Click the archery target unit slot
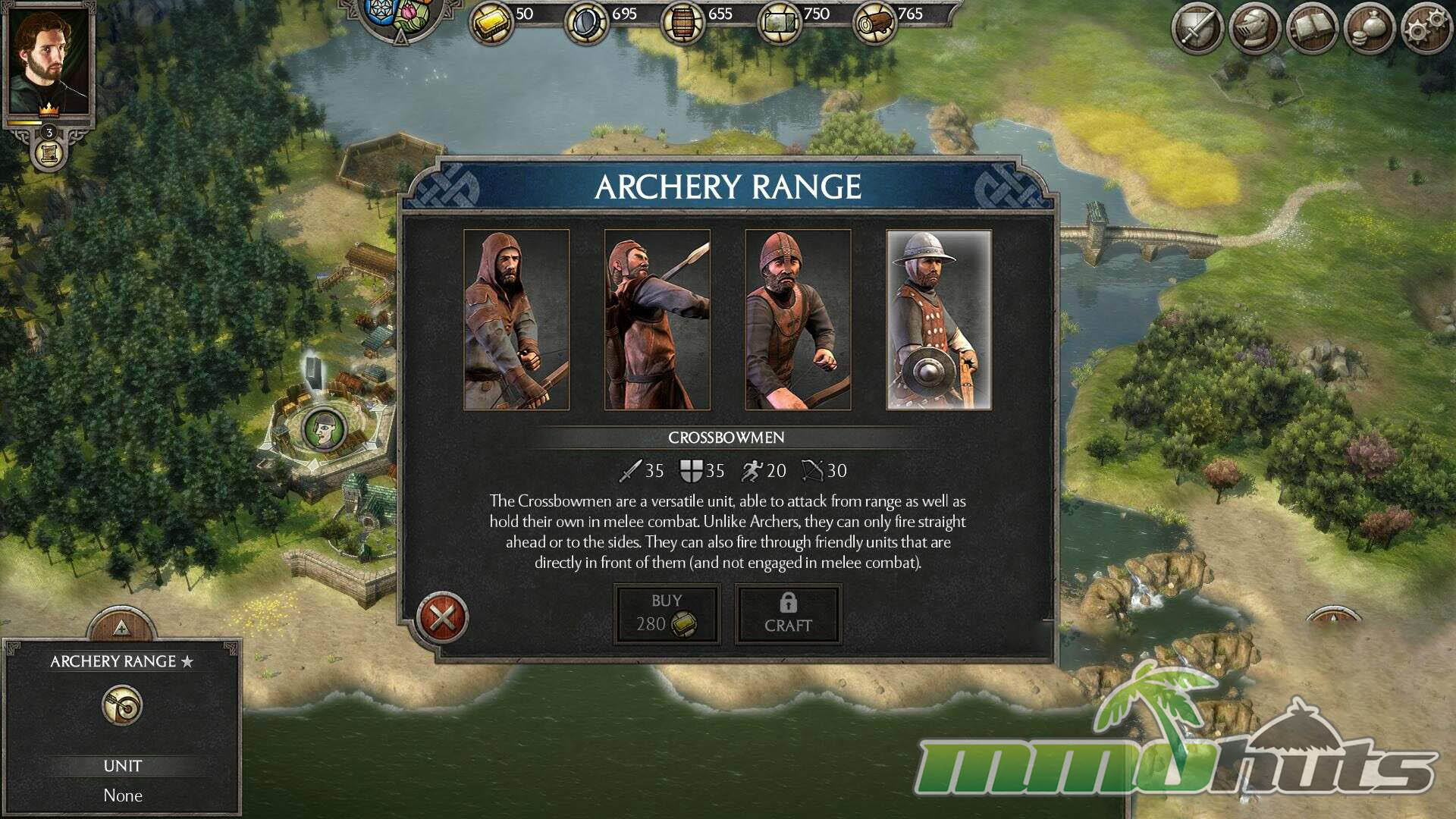The image size is (1456, 819). [x=122, y=706]
